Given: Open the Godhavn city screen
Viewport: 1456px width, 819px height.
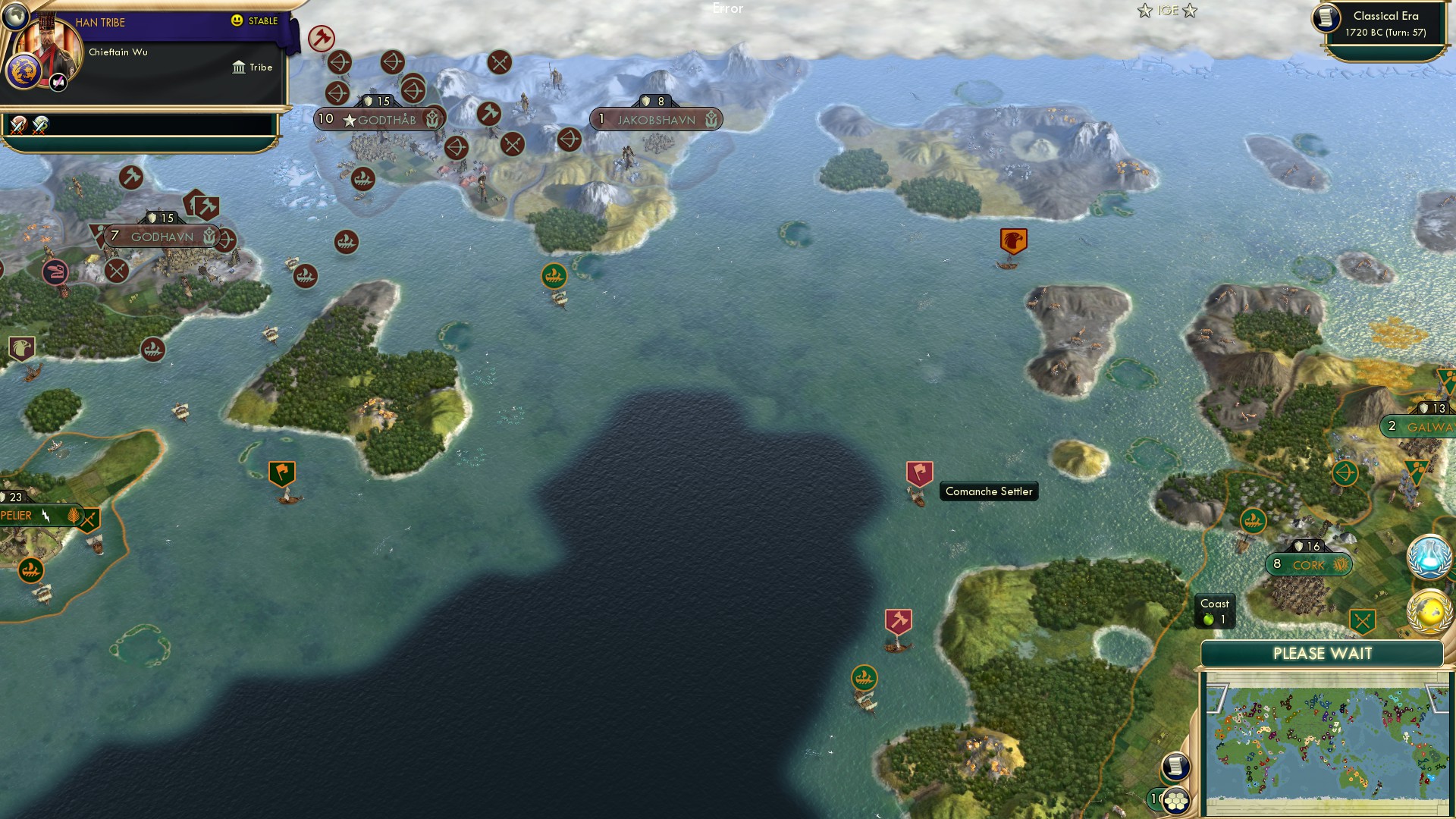Looking at the screenshot, I should pyautogui.click(x=162, y=236).
